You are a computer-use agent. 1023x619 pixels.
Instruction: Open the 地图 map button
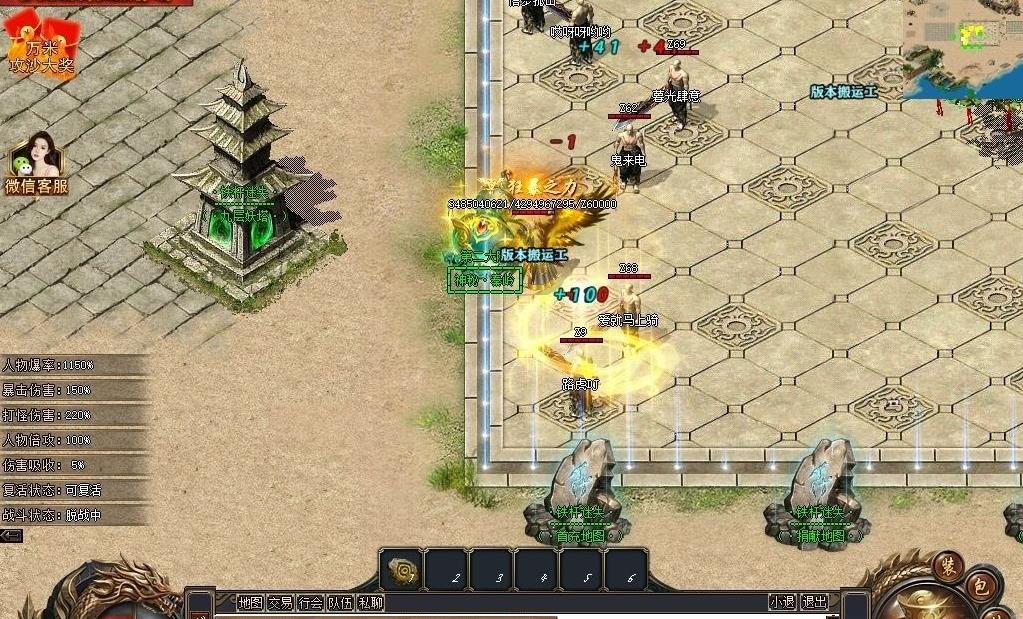[x=250, y=602]
